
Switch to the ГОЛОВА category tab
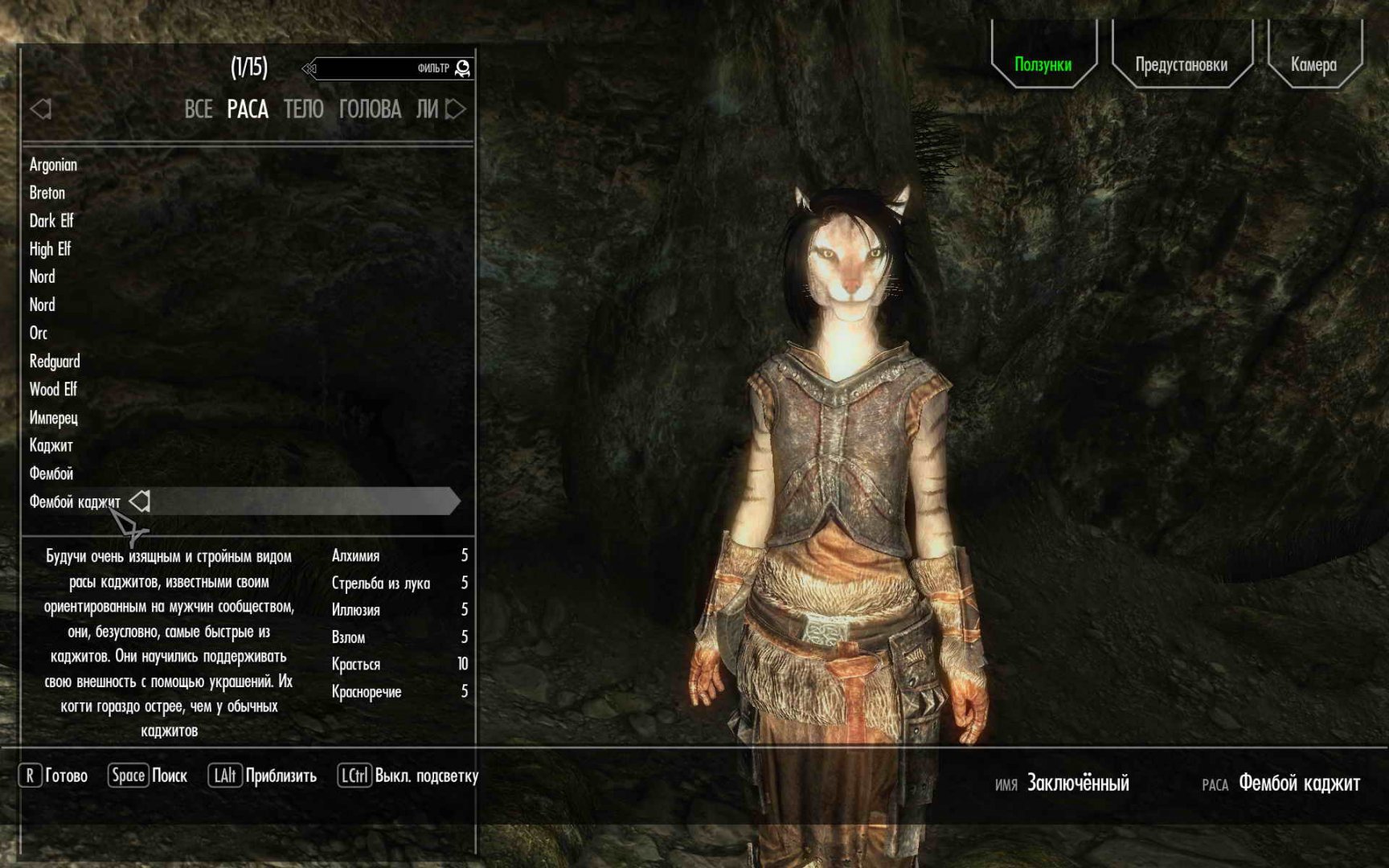coord(370,109)
